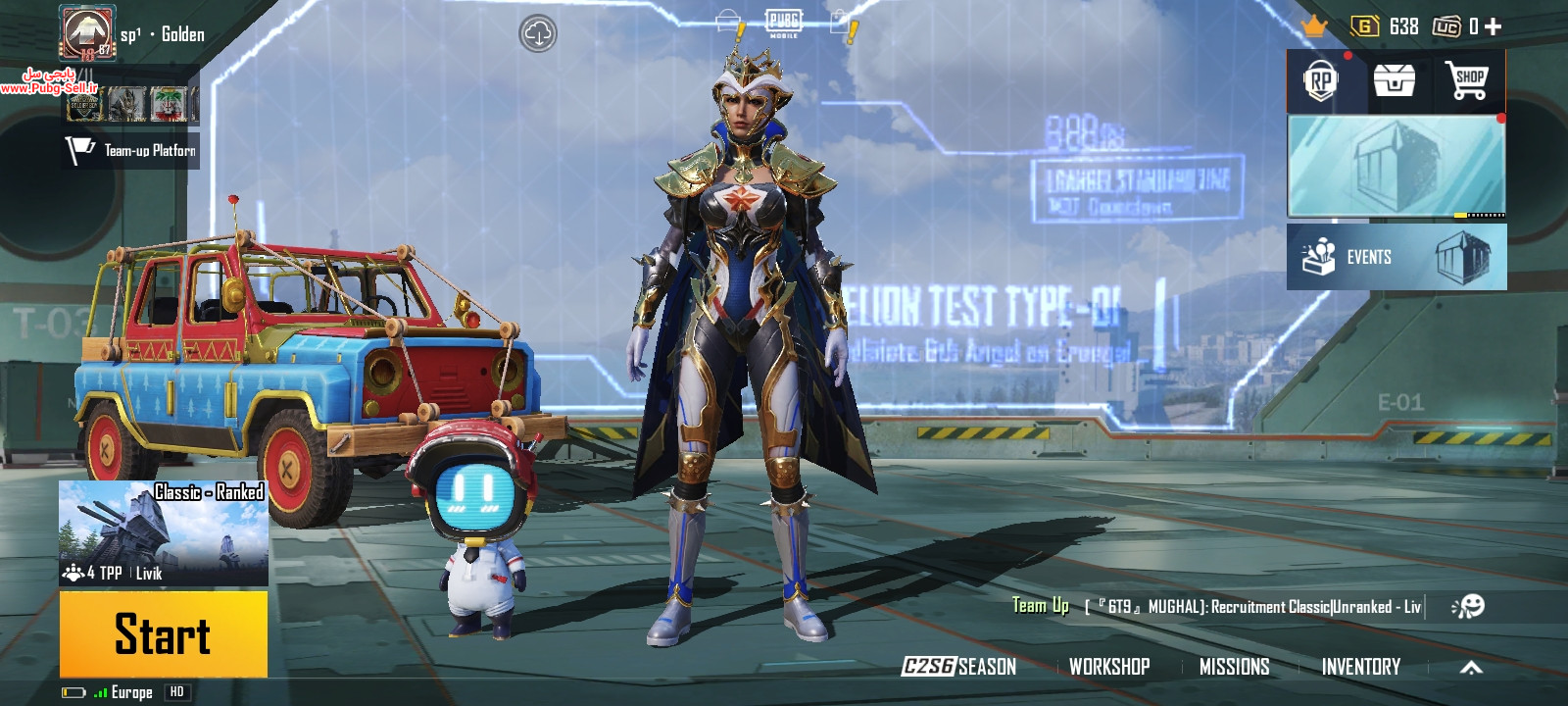The width and height of the screenshot is (1568, 706).
Task: Open the Team-up Platform
Action: click(131, 150)
